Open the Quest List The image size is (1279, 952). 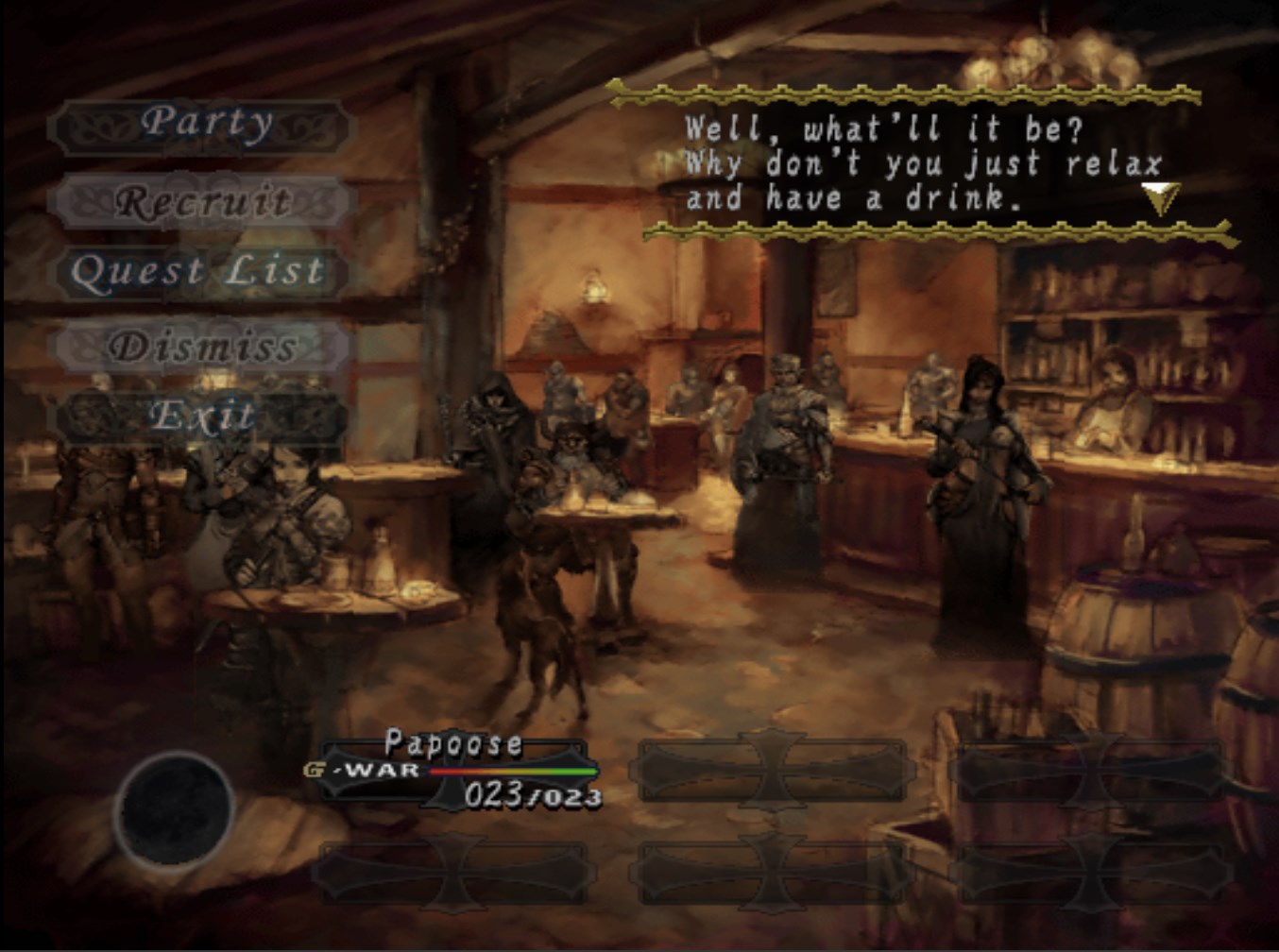pos(199,272)
